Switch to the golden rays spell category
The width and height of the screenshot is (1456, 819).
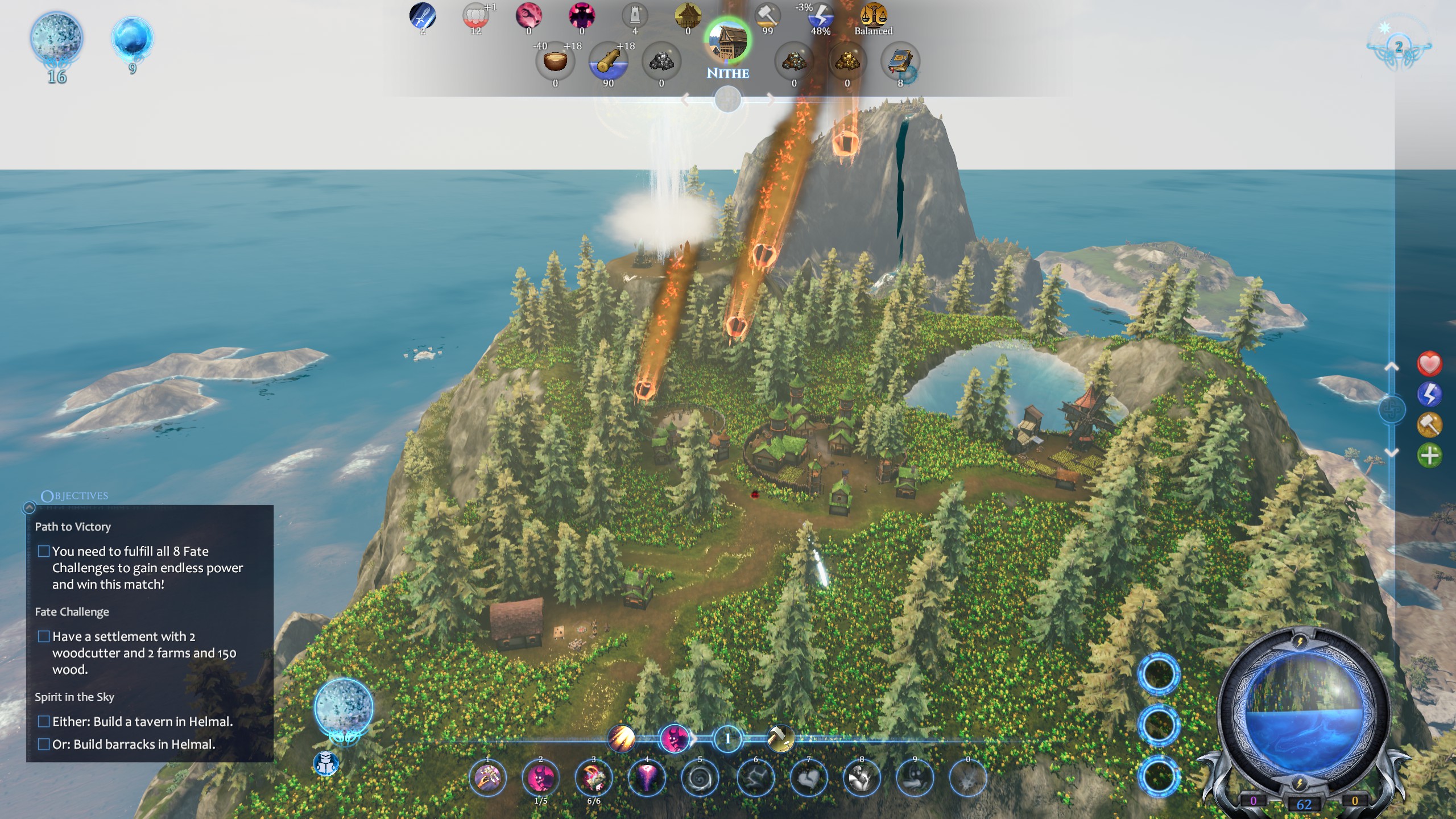(621, 739)
